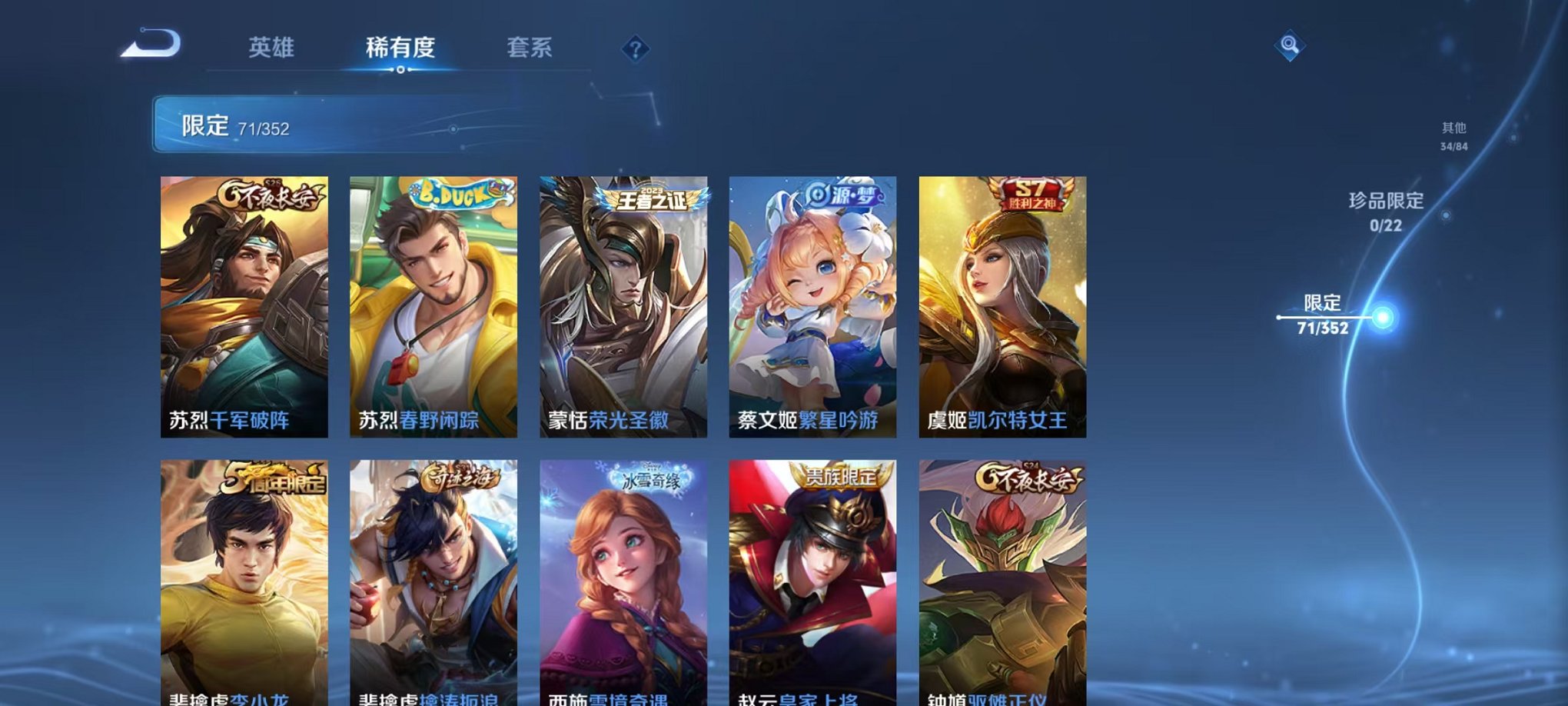Click the 源·梦 badge on 蔡文姬 skin
The width and height of the screenshot is (1568, 706).
click(x=843, y=196)
